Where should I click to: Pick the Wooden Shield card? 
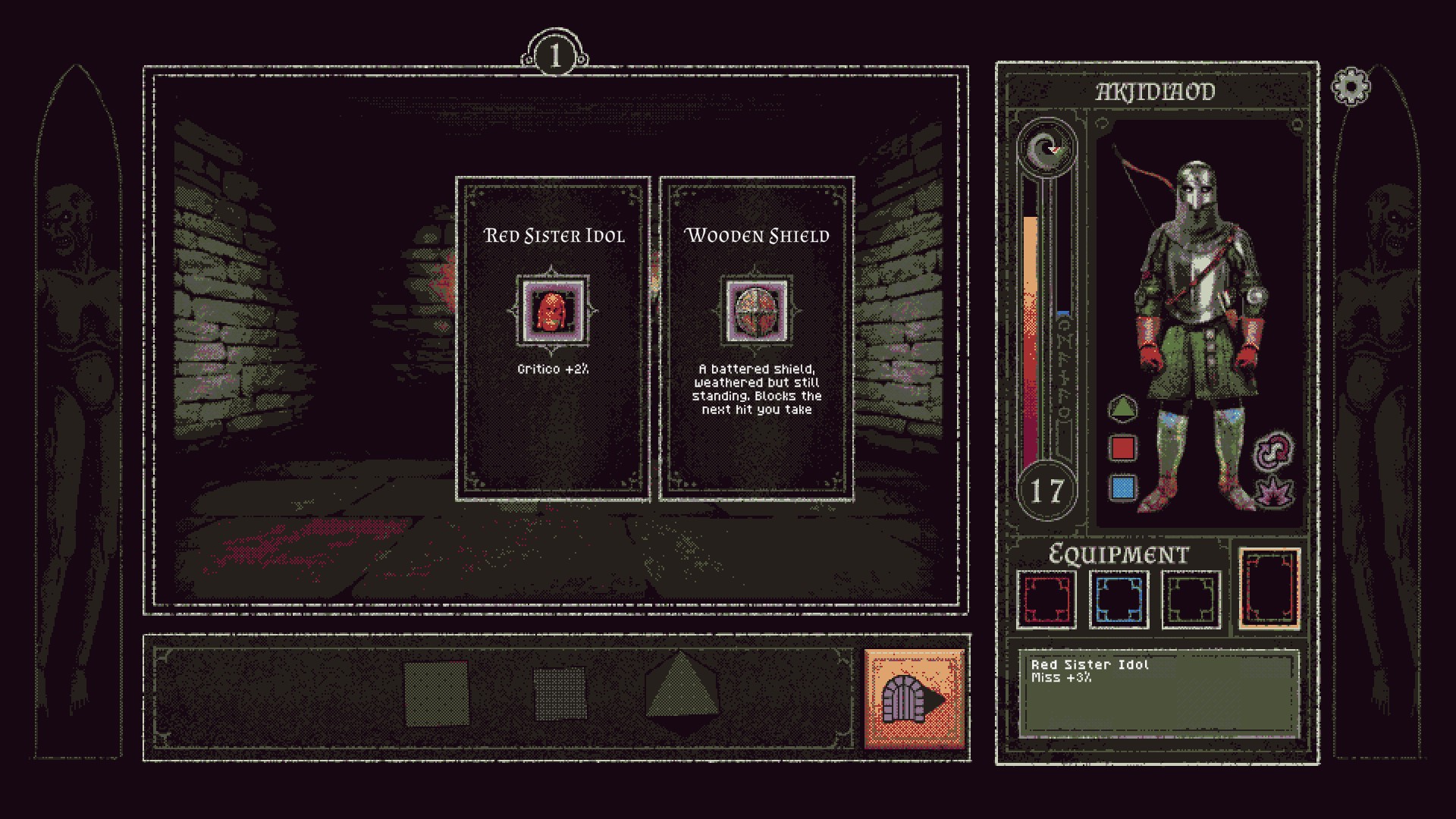(x=756, y=338)
